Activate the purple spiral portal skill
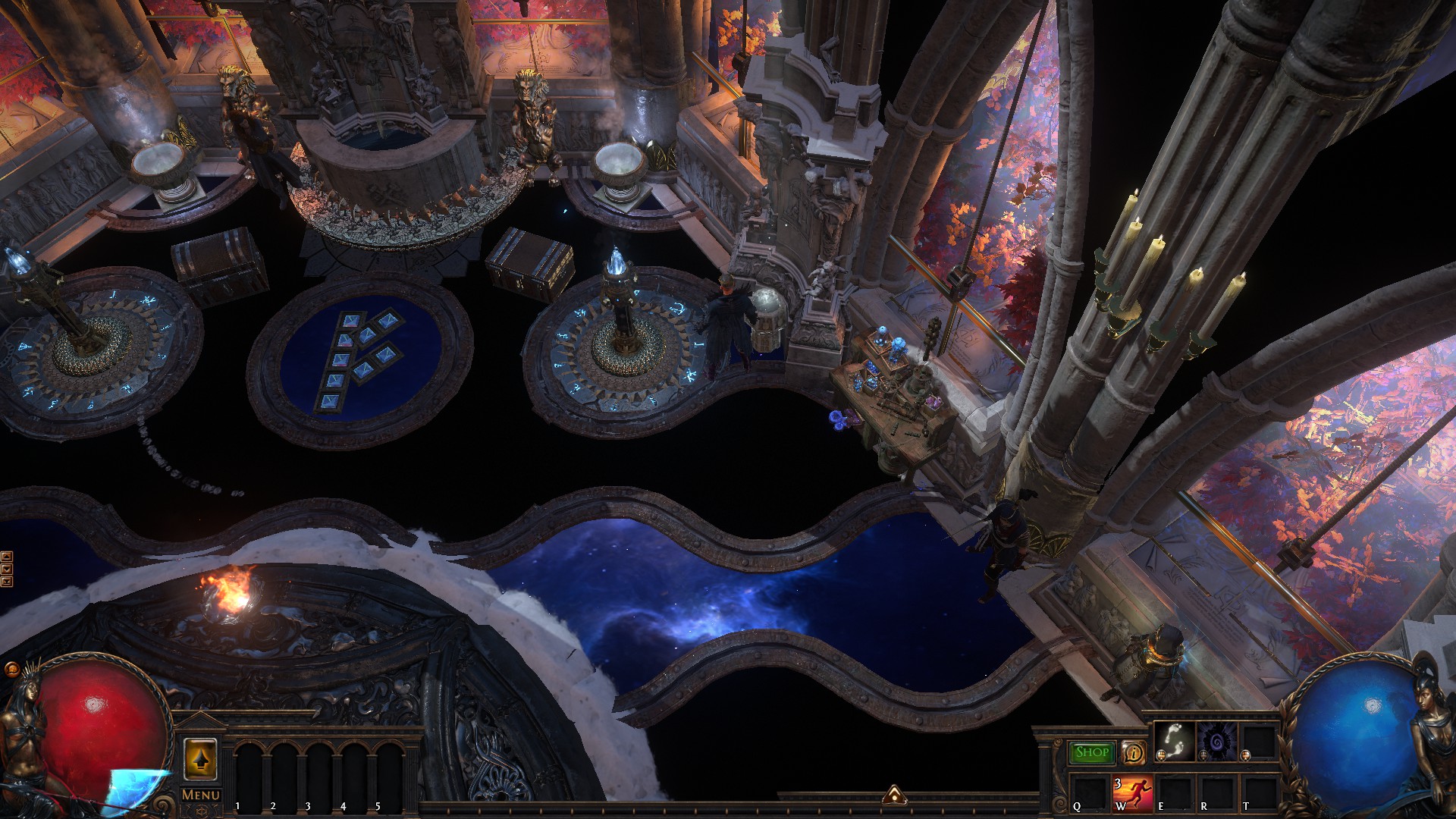1456x819 pixels. point(1216,740)
